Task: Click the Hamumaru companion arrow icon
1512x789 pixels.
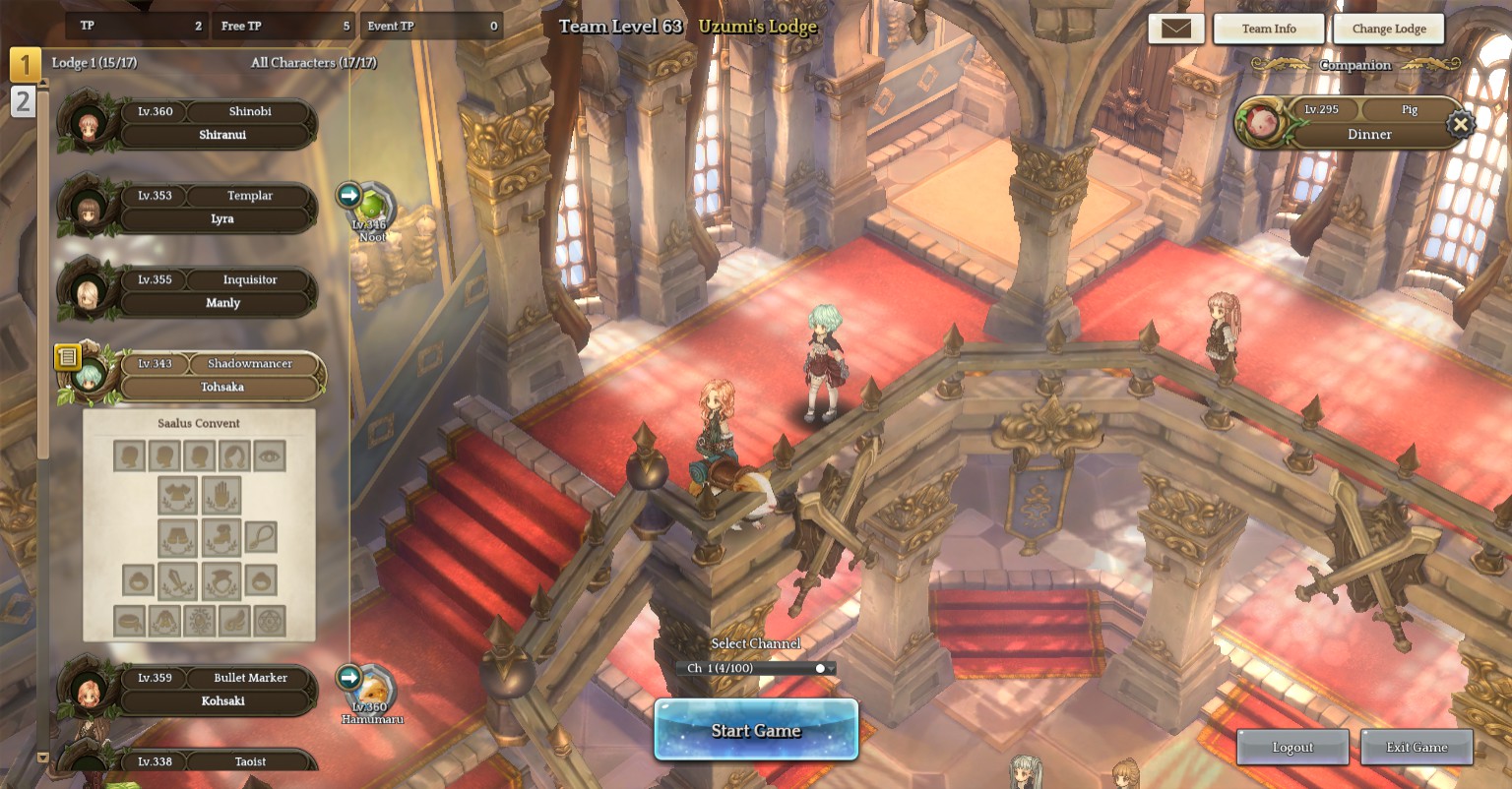Action: tap(348, 677)
